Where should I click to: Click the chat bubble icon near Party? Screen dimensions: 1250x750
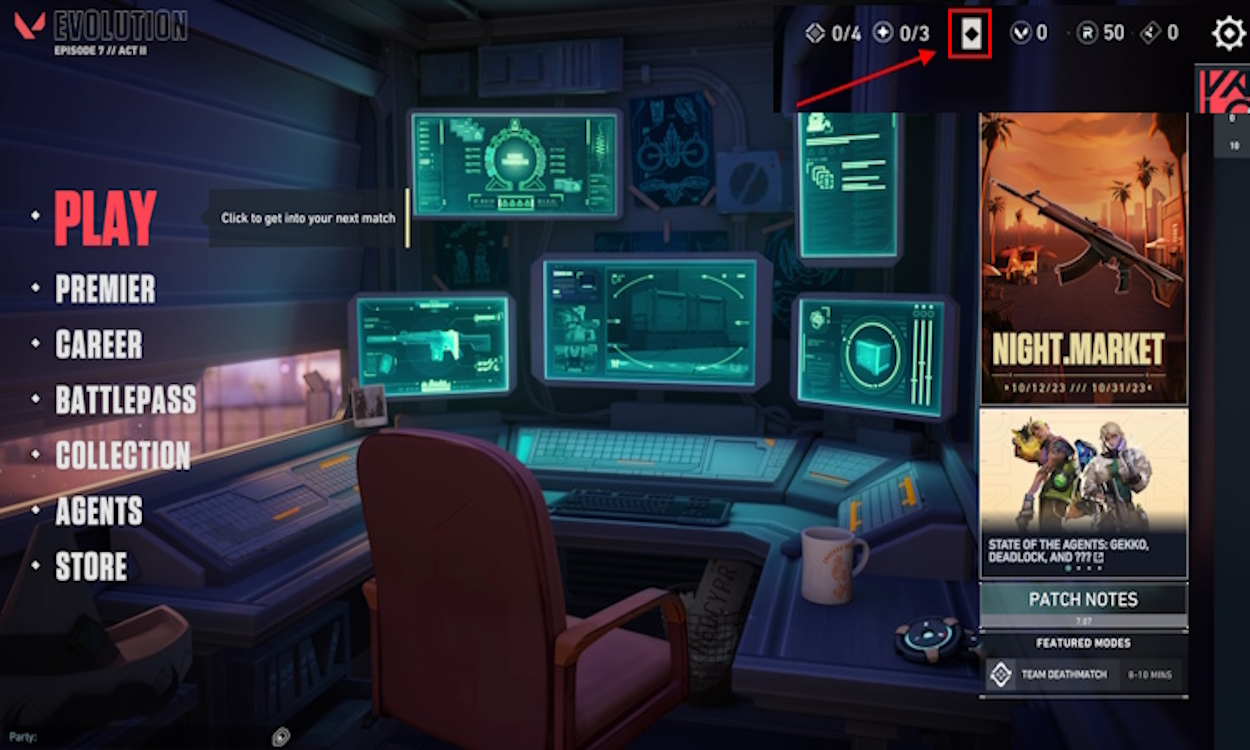pos(281,737)
